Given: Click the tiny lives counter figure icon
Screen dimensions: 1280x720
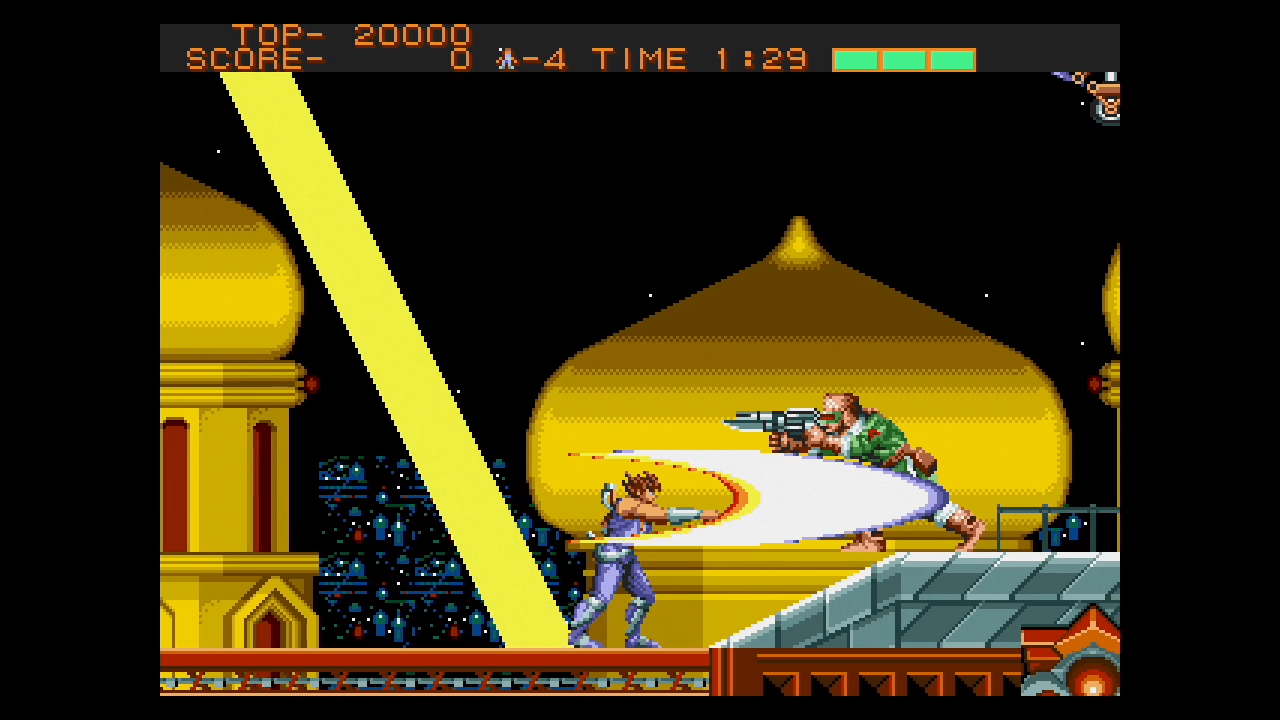Looking at the screenshot, I should tap(506, 59).
